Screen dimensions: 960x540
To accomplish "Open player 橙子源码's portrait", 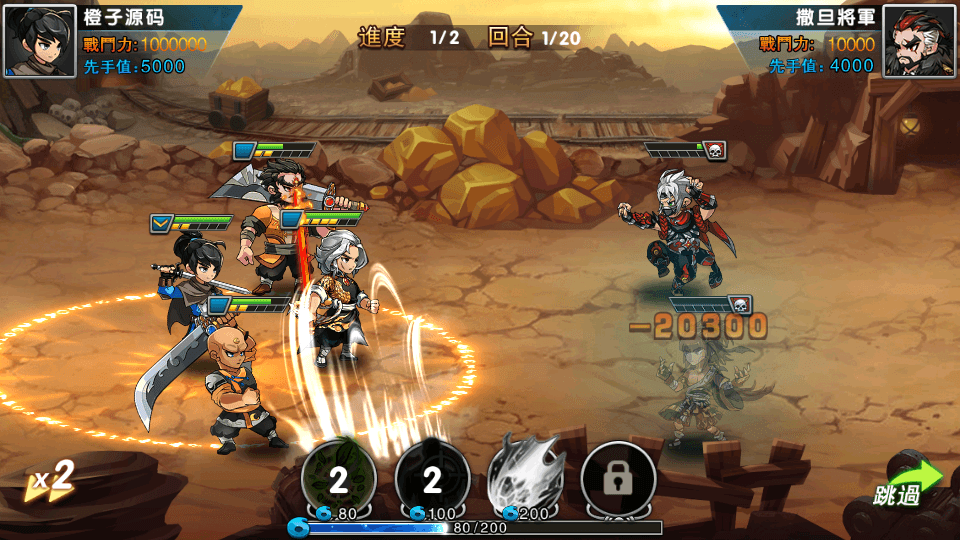I will [40, 42].
